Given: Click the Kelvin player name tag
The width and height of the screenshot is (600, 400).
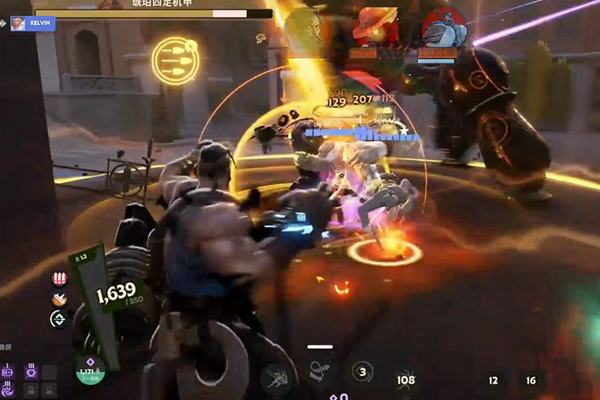Looking at the screenshot, I should 33,23.
